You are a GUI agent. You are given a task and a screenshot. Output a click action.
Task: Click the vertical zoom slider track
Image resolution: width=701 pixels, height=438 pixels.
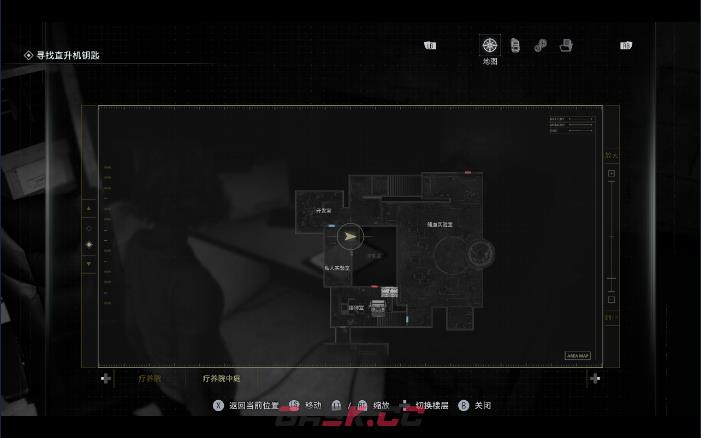611,236
